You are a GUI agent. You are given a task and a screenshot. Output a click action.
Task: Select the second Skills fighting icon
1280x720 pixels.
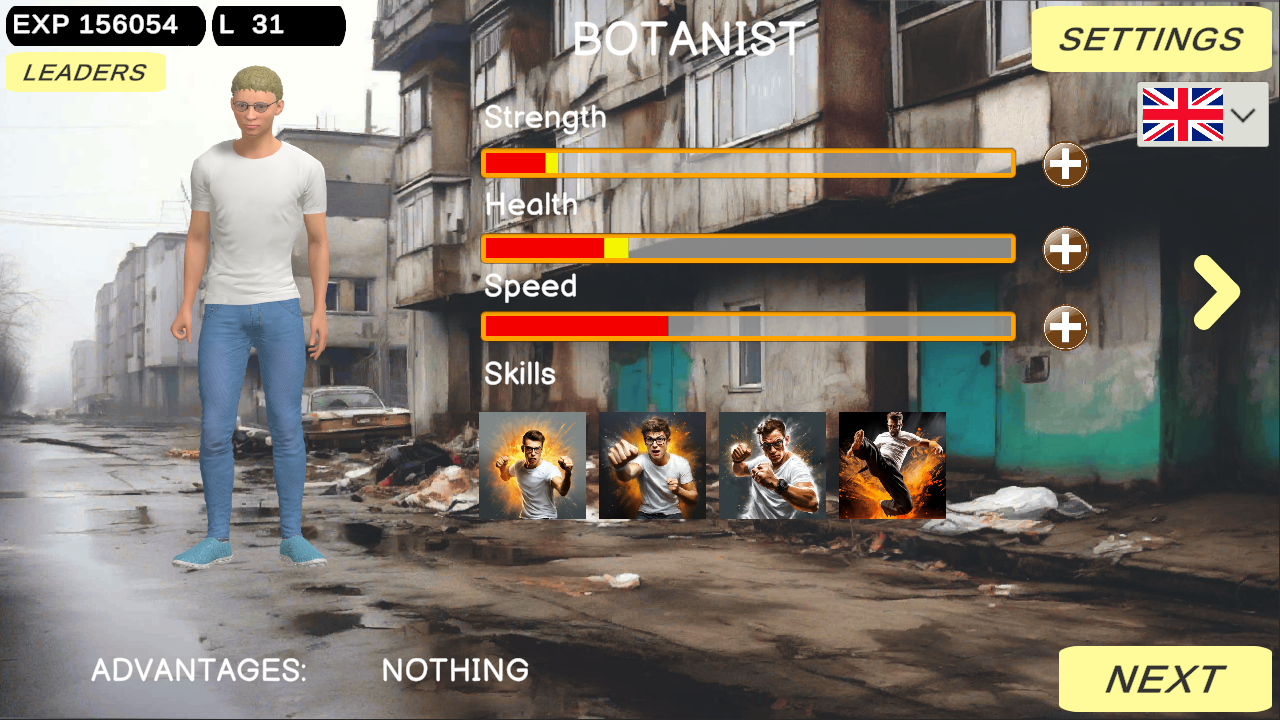pyautogui.click(x=653, y=465)
